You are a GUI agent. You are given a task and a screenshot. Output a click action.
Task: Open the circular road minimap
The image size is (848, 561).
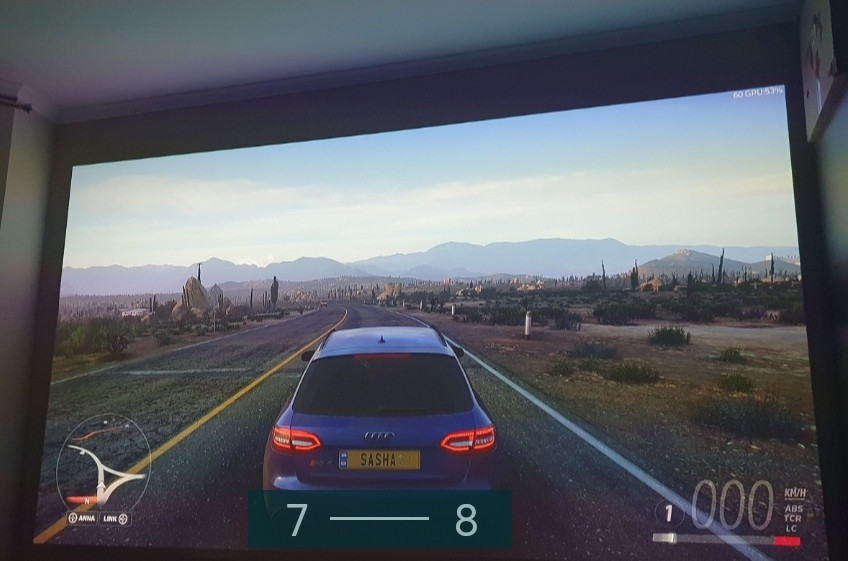pyautogui.click(x=103, y=463)
